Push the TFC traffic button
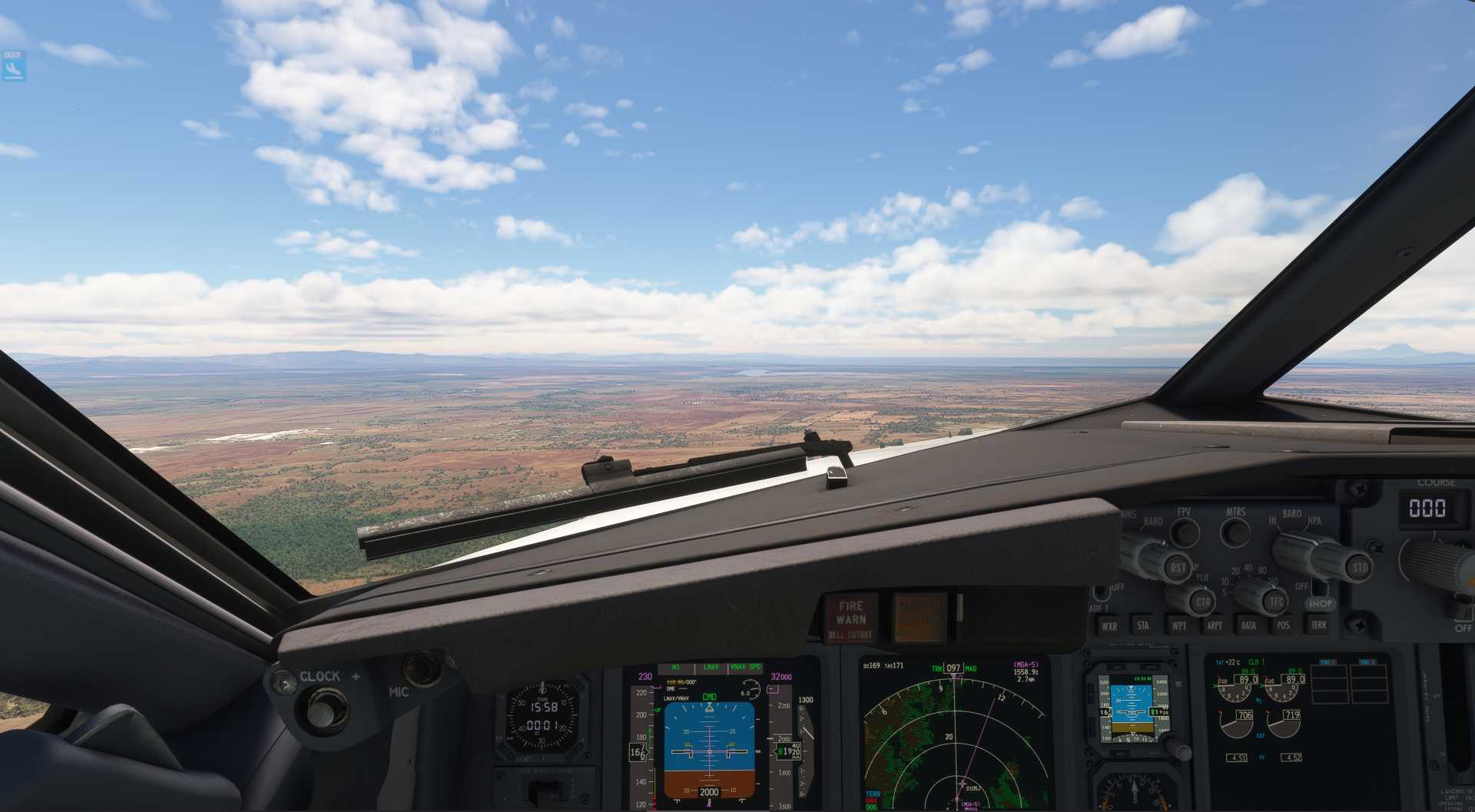This screenshot has width=1475, height=812. pyautogui.click(x=1276, y=602)
